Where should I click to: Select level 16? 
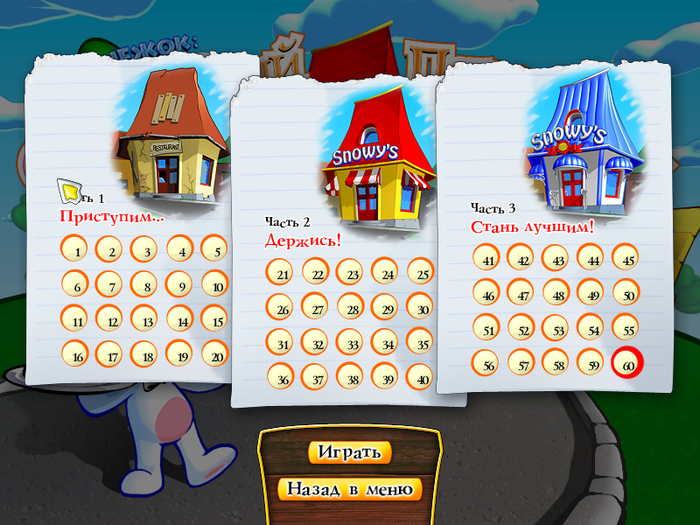74,354
